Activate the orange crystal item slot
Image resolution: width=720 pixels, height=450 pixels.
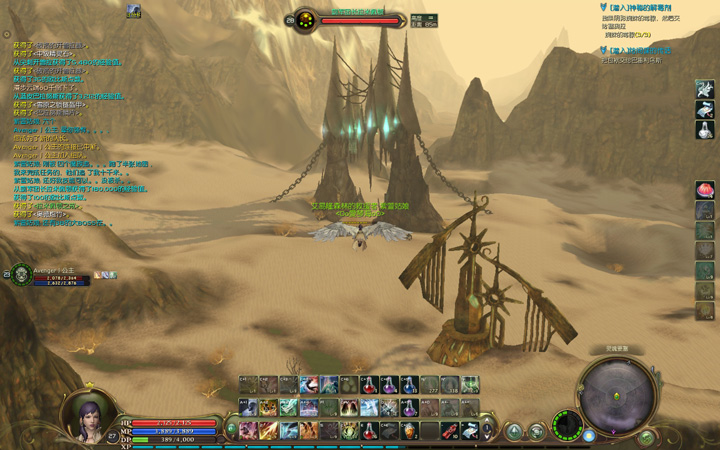tap(409, 431)
